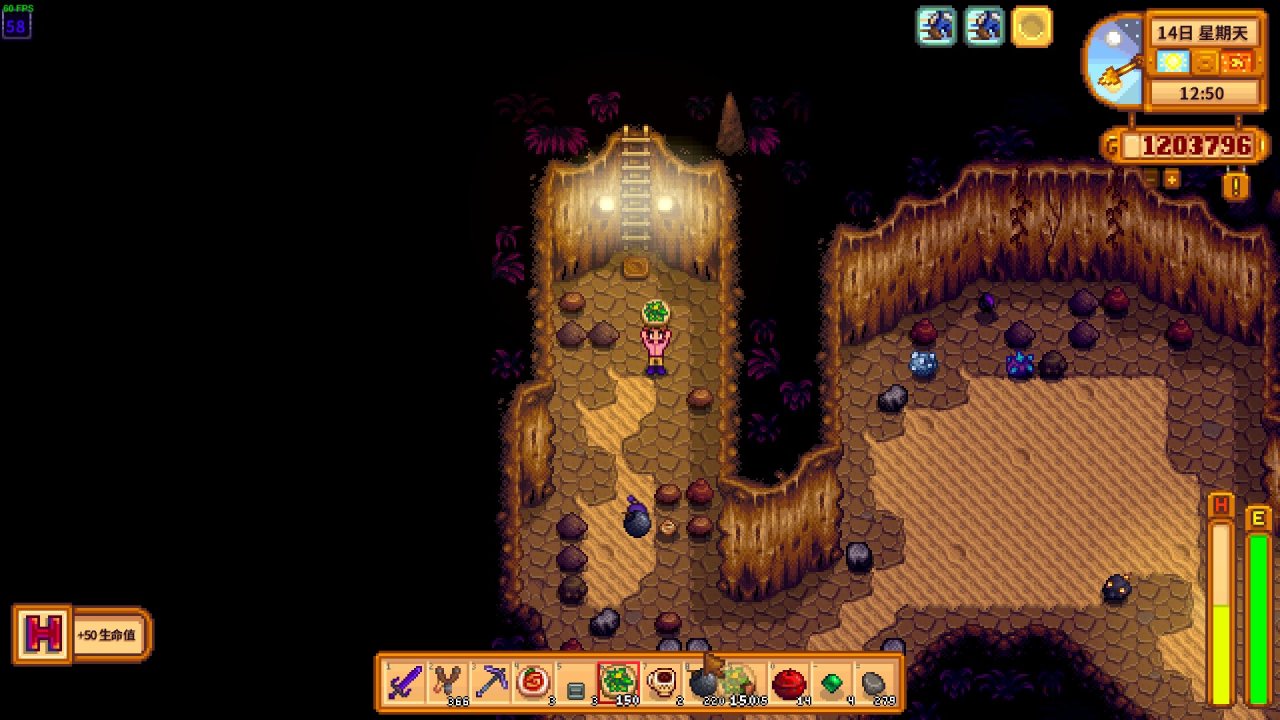Screen dimensions: 1280x720
Task: Equip the pickaxe from the toolbar
Action: (491, 683)
